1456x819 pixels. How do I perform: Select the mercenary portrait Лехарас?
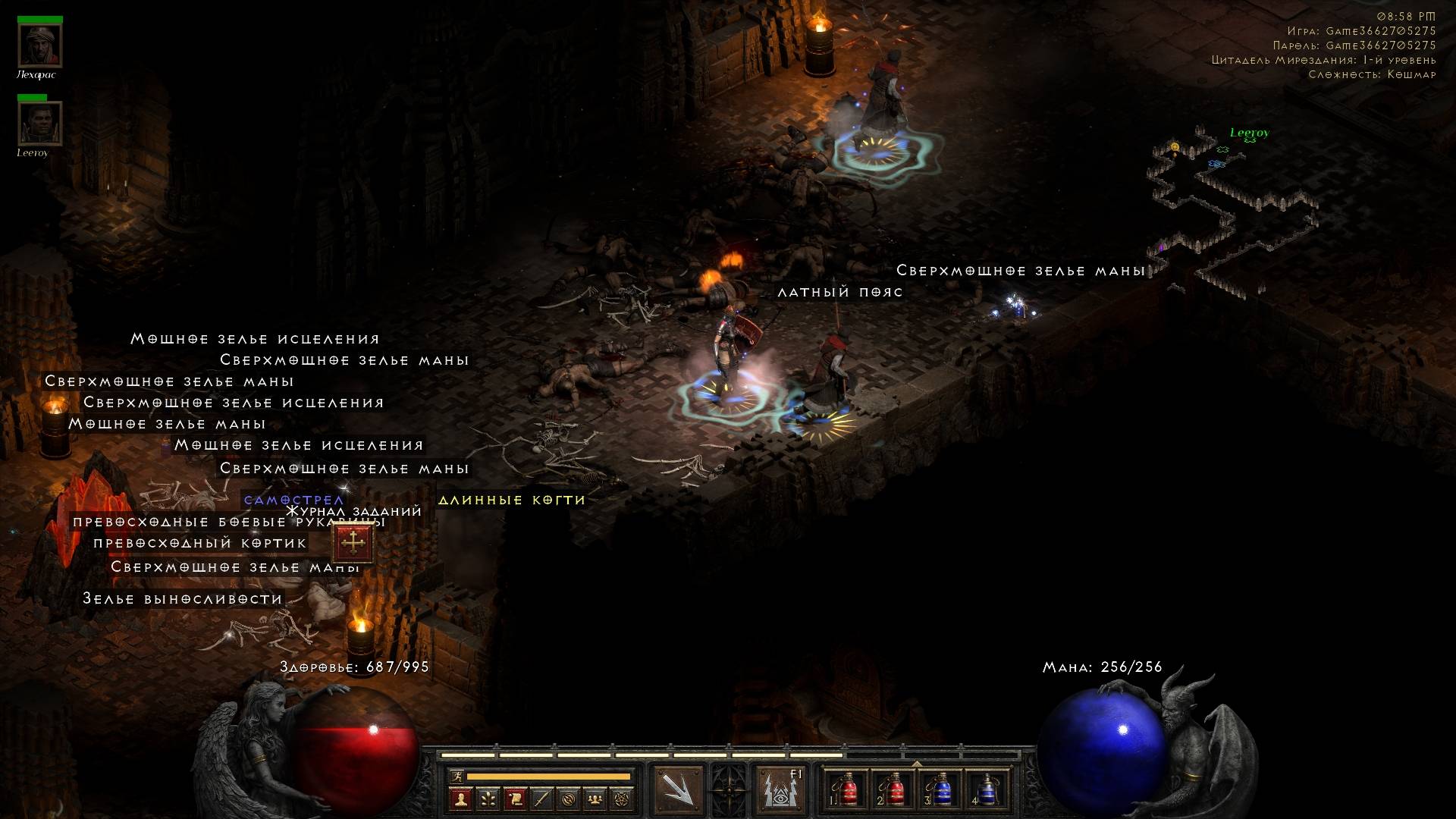pyautogui.click(x=40, y=45)
